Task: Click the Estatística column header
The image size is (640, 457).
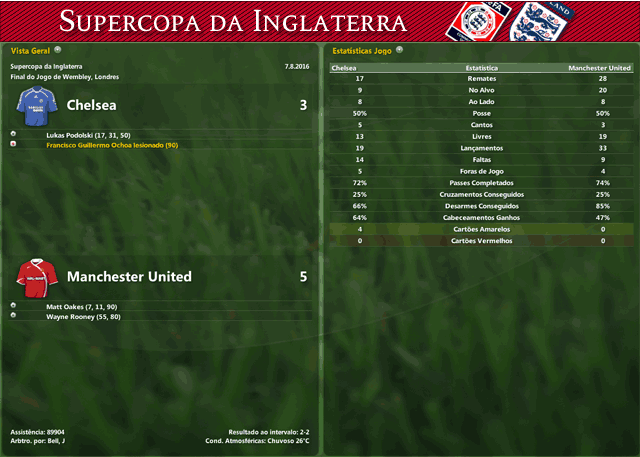Action: pos(483,68)
